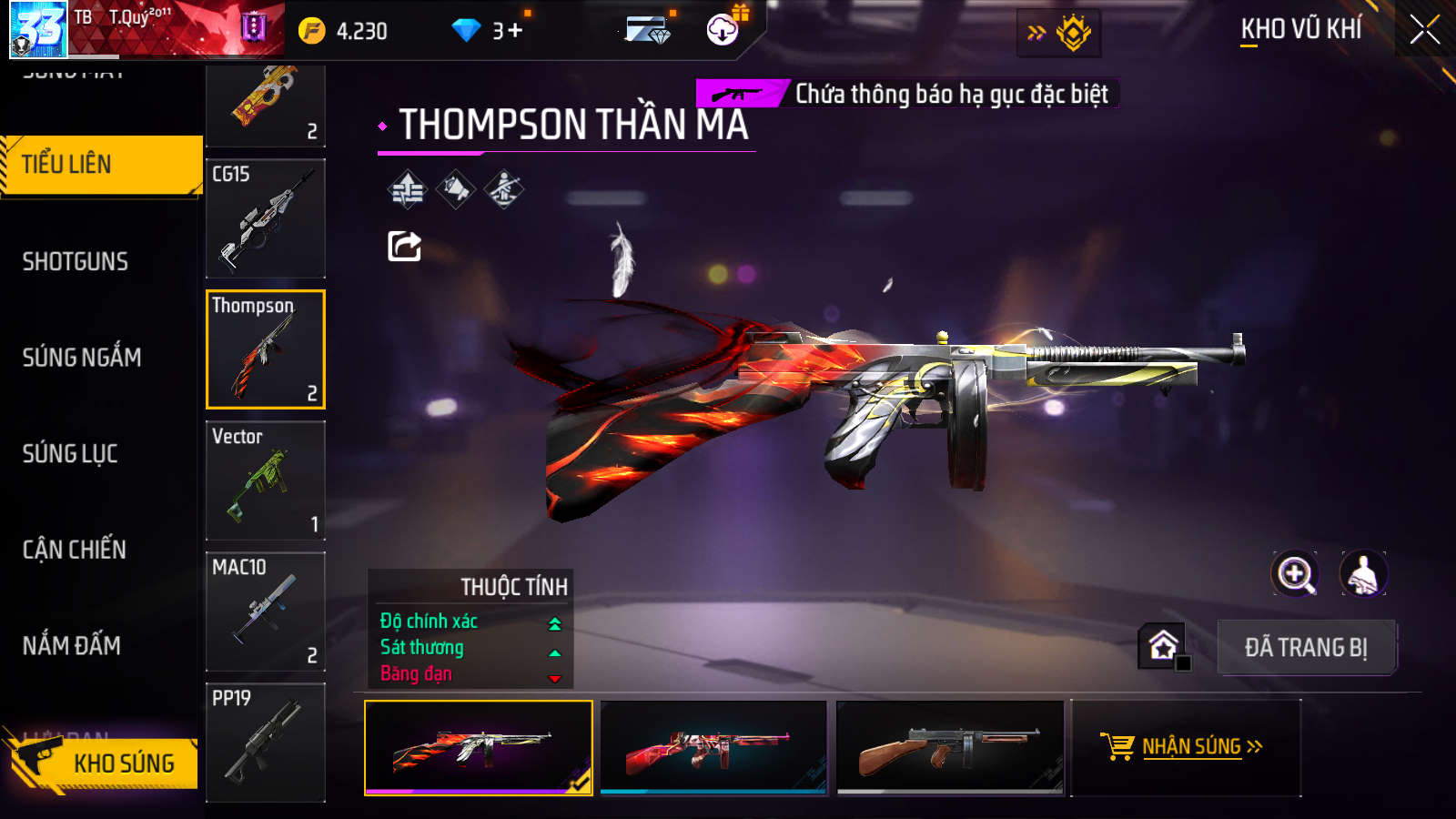Viewport: 1456px width, 819px height.
Task: Open the character preview icon
Action: coord(1362,574)
